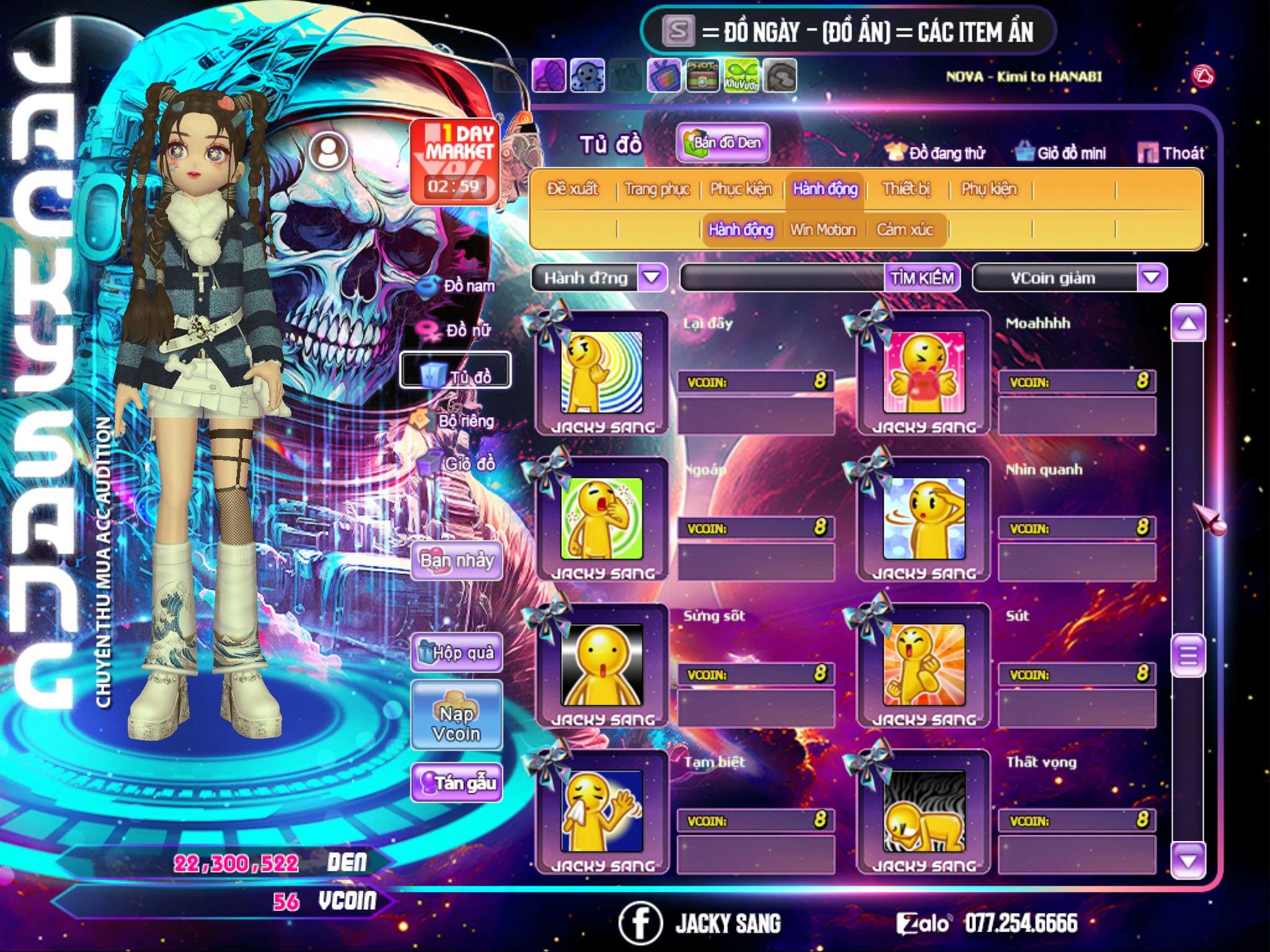This screenshot has width=1270, height=952.
Task: Switch to the Win Motion sub-tab
Action: coord(823,230)
